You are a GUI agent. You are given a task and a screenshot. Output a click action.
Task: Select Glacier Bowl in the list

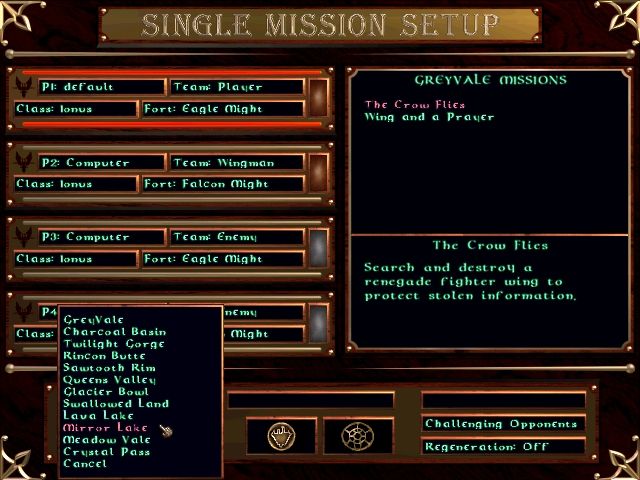[x=104, y=392]
